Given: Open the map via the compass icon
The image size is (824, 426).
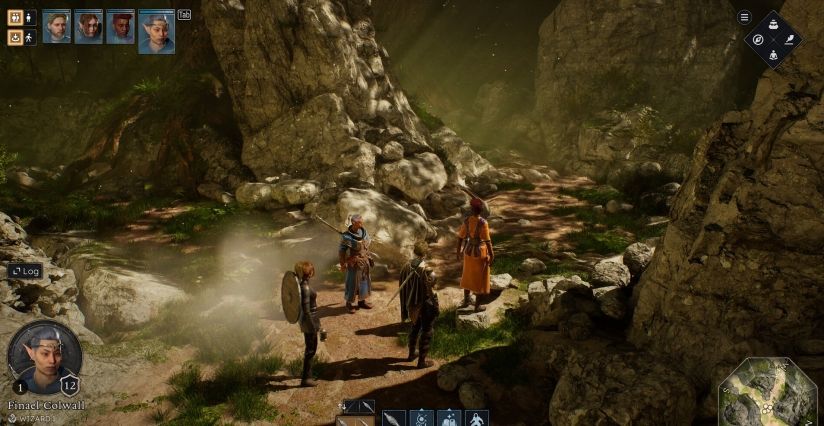Looking at the screenshot, I should [758, 39].
